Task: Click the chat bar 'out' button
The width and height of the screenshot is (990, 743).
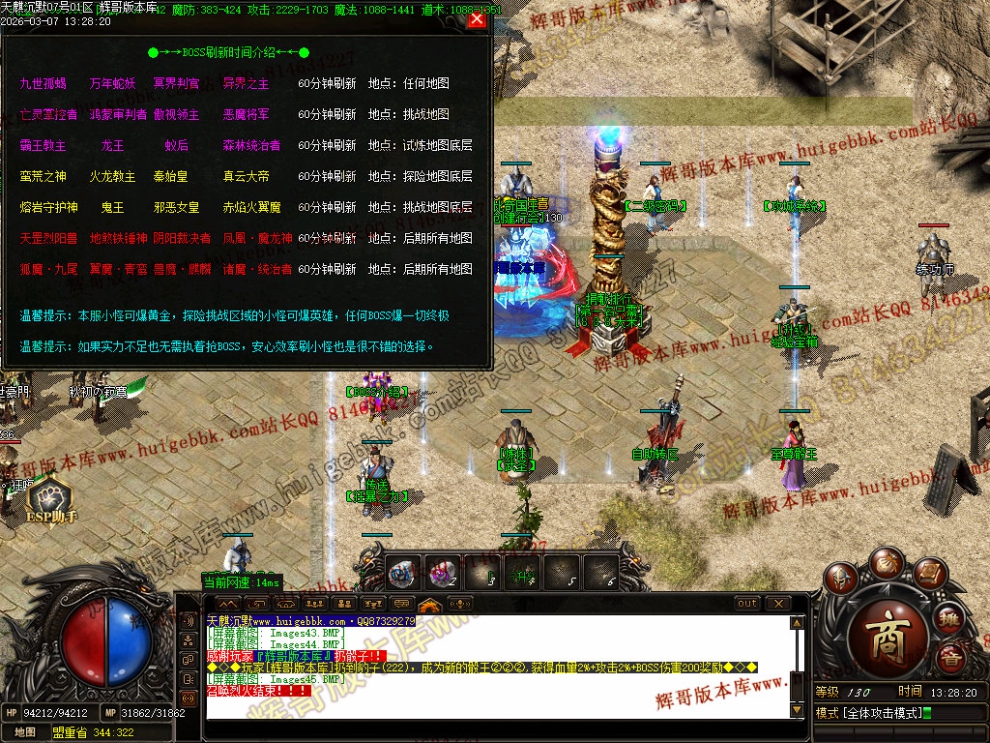Action: click(747, 604)
